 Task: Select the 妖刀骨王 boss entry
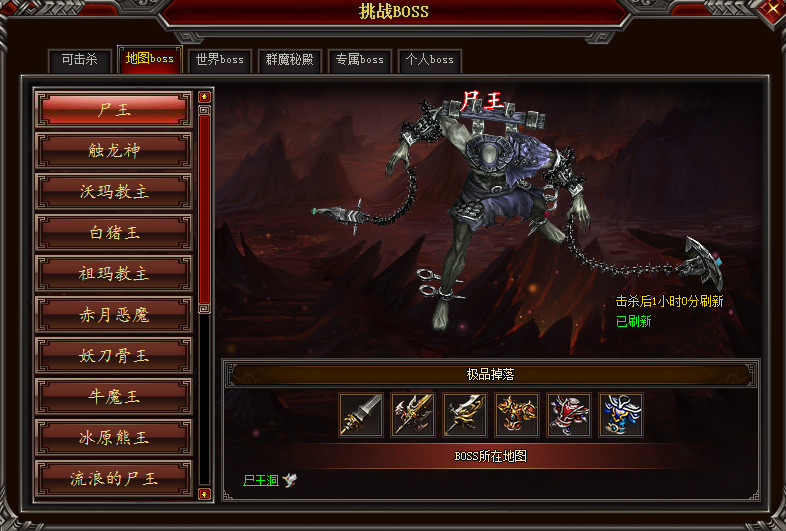coord(113,356)
